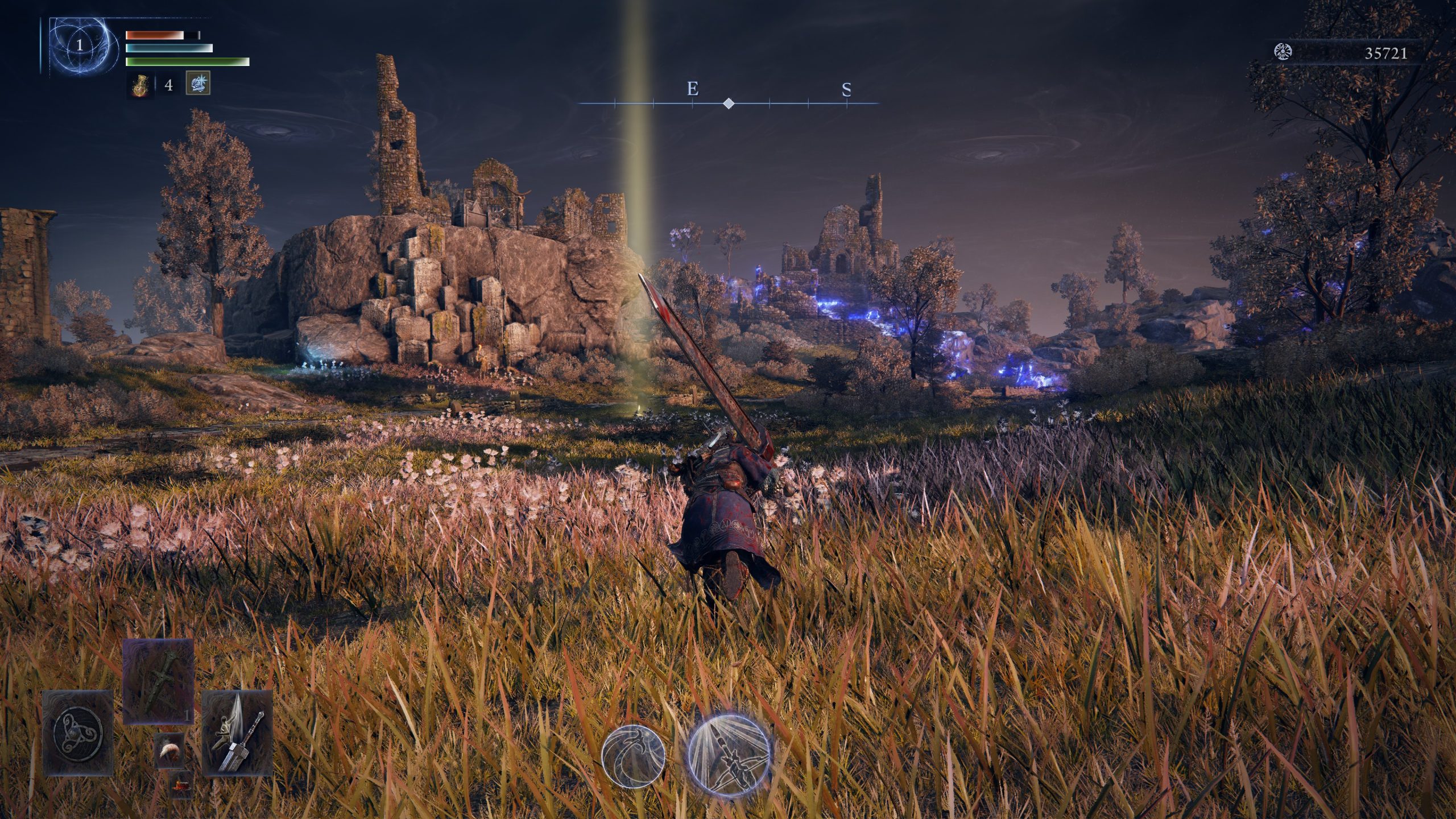
Task: Choose the dagger item slot
Action: tap(158, 681)
